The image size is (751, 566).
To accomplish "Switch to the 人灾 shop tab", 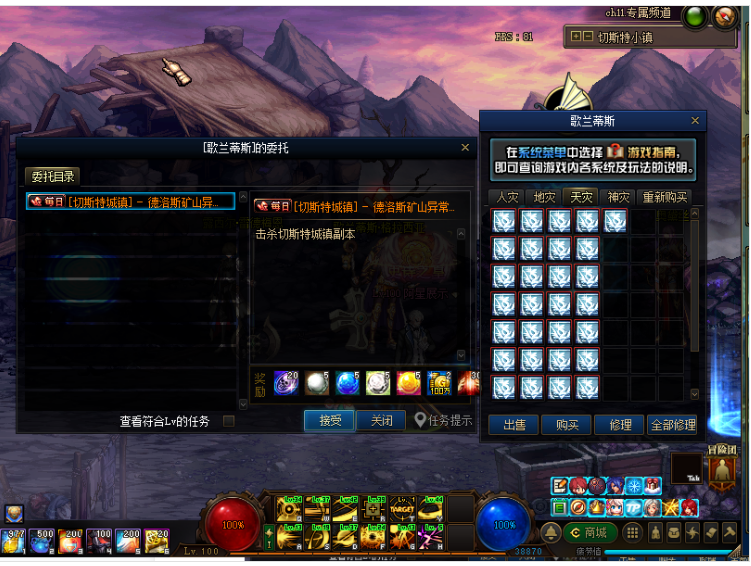I will pyautogui.click(x=508, y=197).
